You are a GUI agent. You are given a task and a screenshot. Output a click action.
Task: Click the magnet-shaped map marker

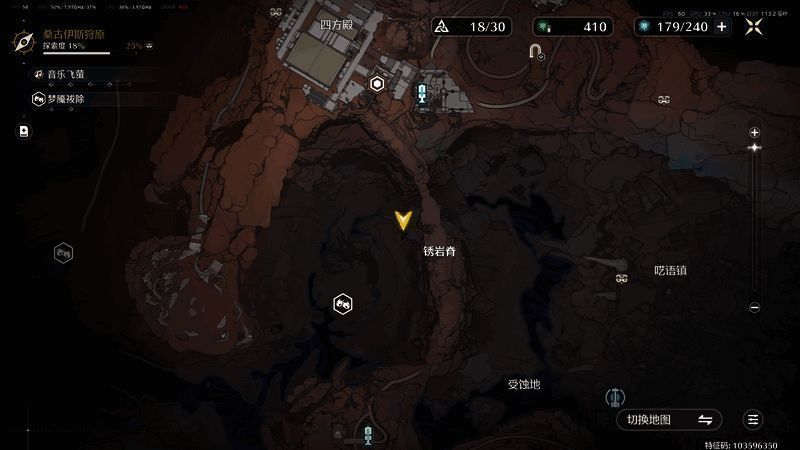click(537, 52)
